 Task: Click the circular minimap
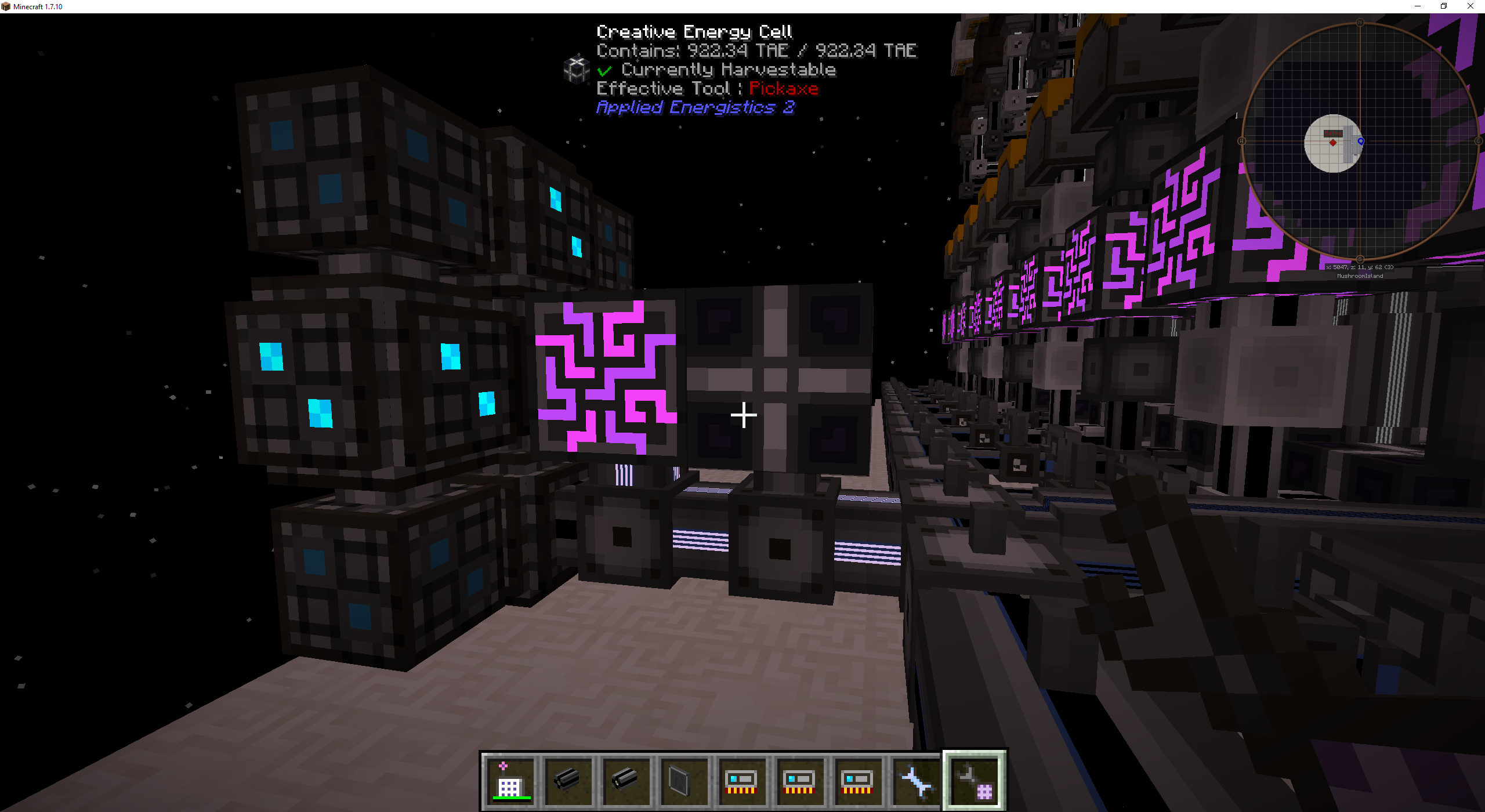coord(1360,141)
